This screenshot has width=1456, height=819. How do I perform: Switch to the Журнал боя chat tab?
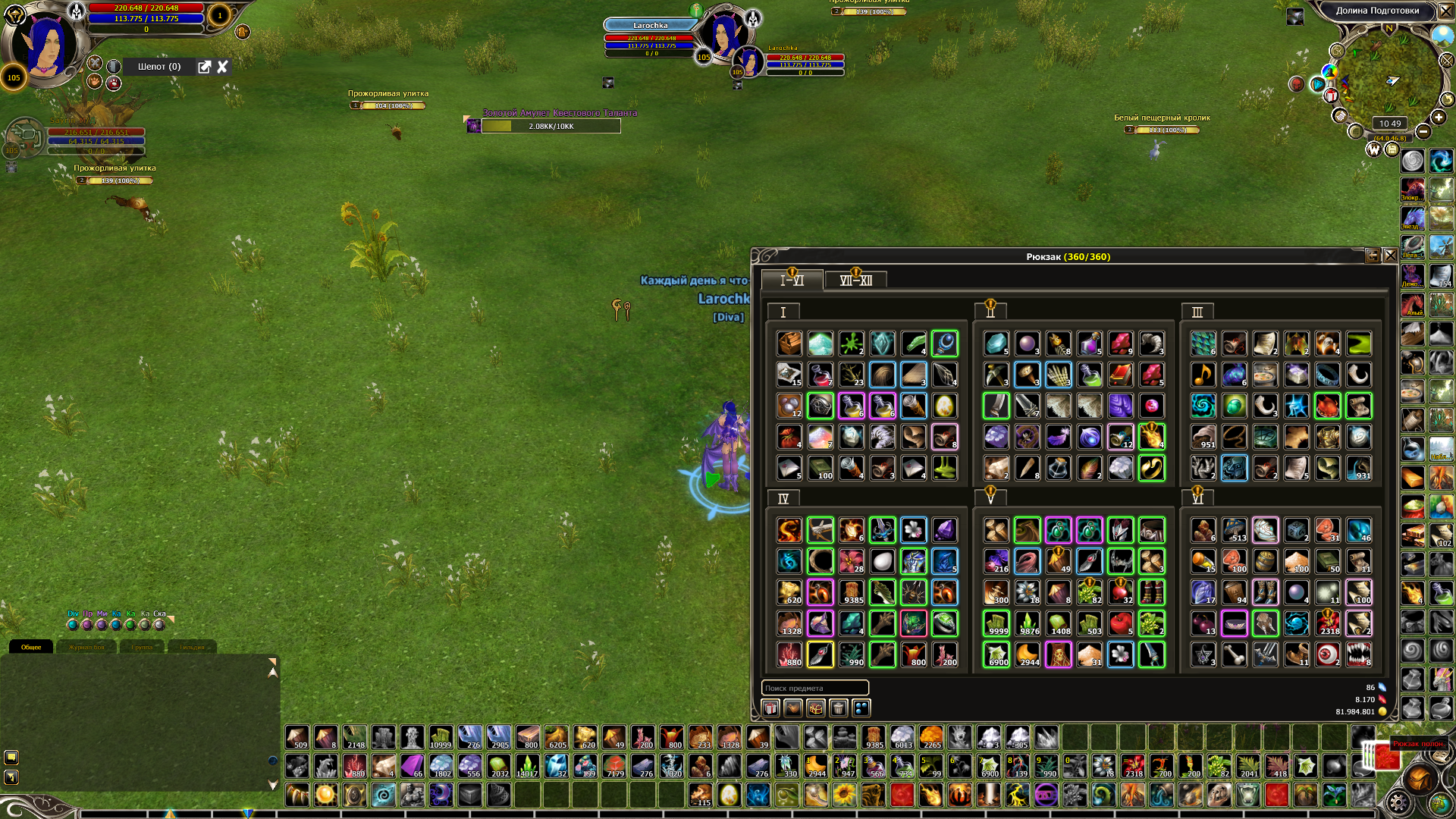coord(86,647)
